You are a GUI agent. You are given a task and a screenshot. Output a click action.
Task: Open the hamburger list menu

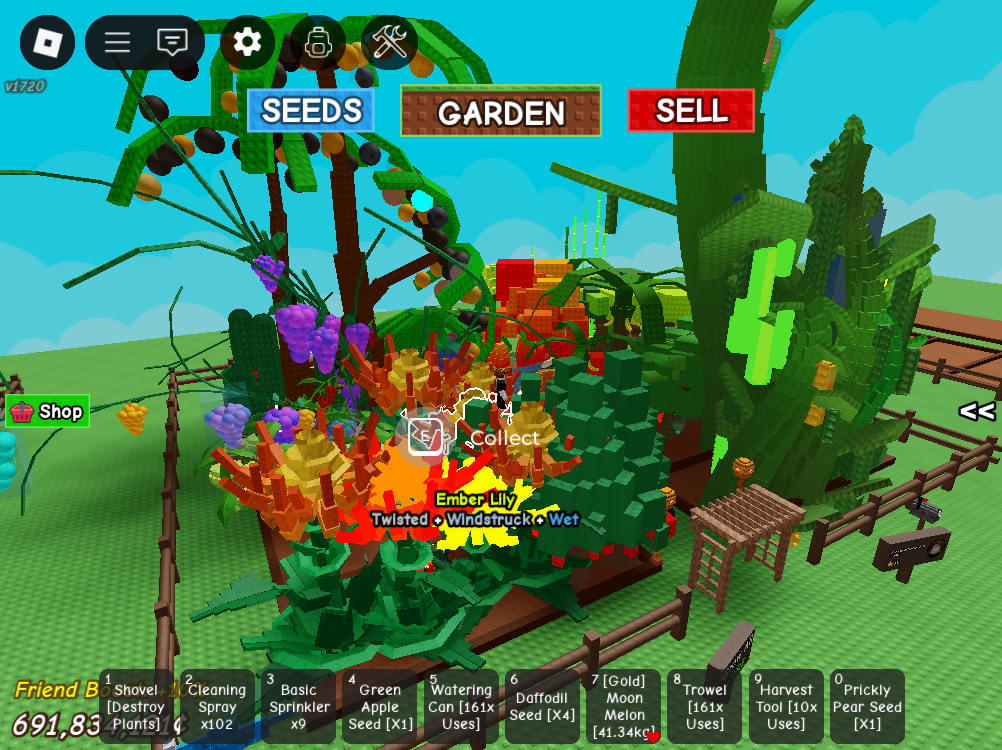click(118, 42)
